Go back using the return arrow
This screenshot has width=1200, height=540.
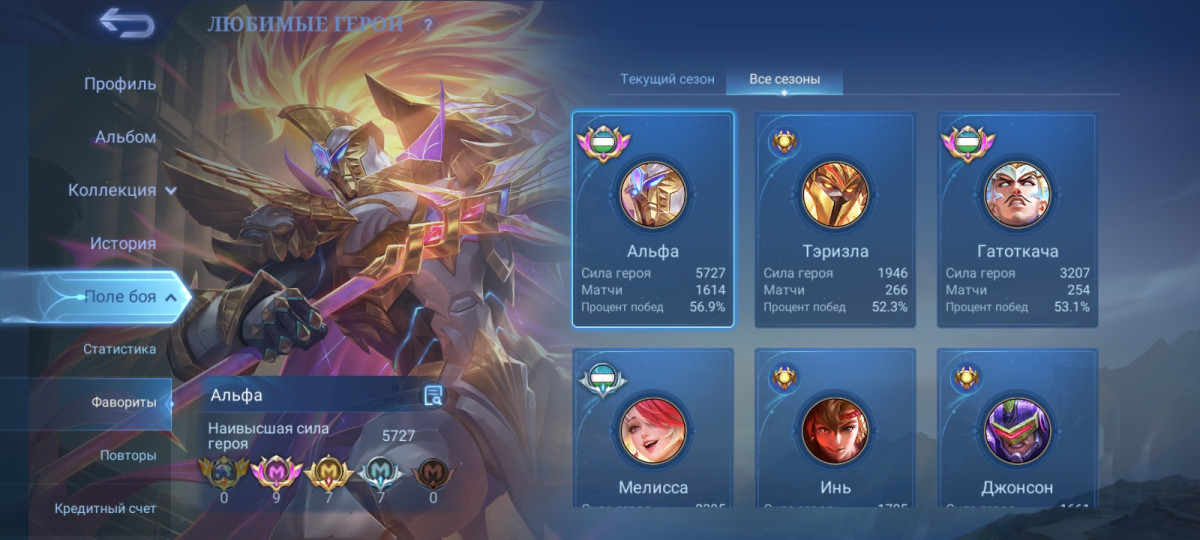click(x=127, y=22)
